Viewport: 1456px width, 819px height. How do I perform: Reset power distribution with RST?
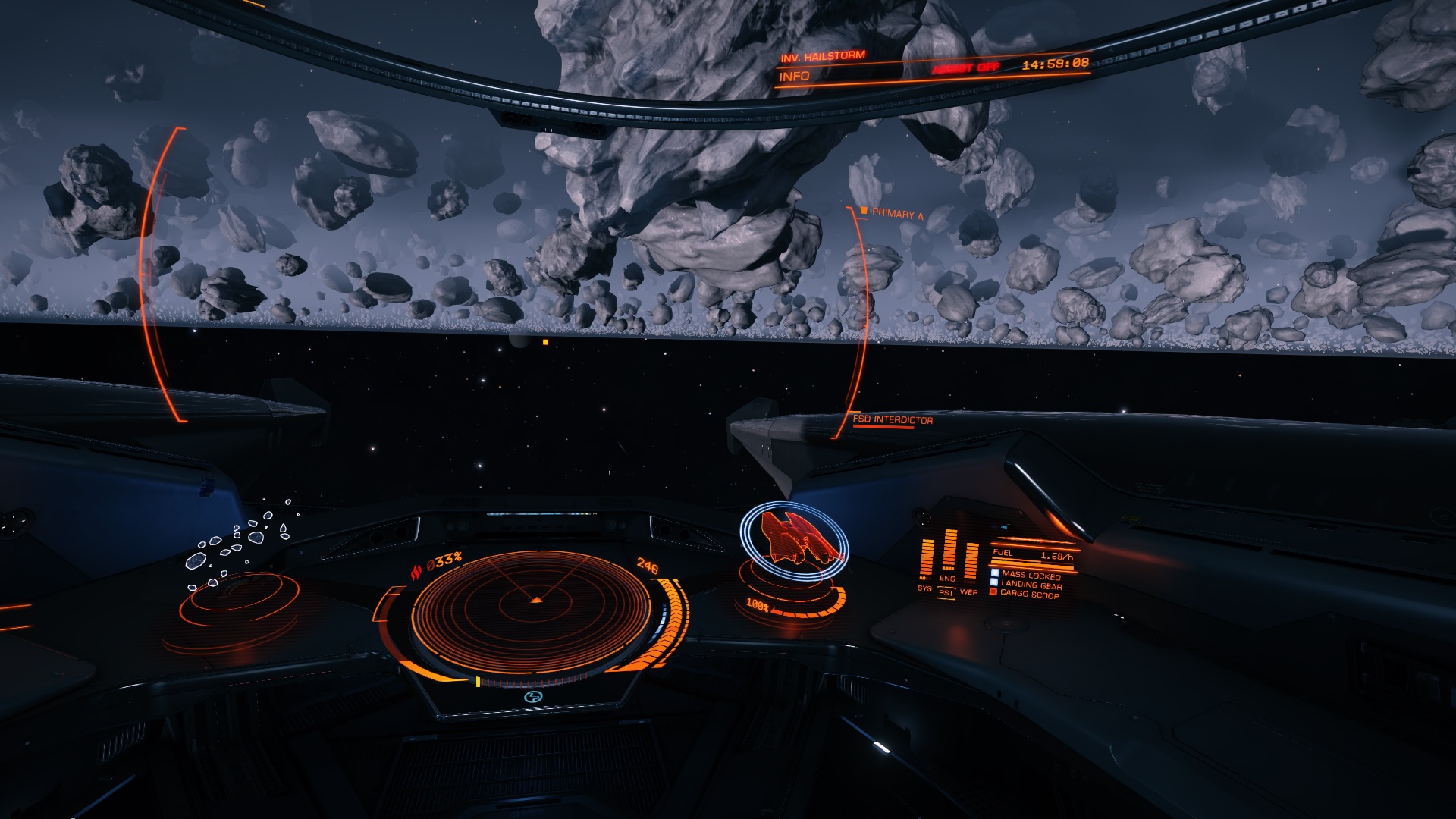pos(946,593)
